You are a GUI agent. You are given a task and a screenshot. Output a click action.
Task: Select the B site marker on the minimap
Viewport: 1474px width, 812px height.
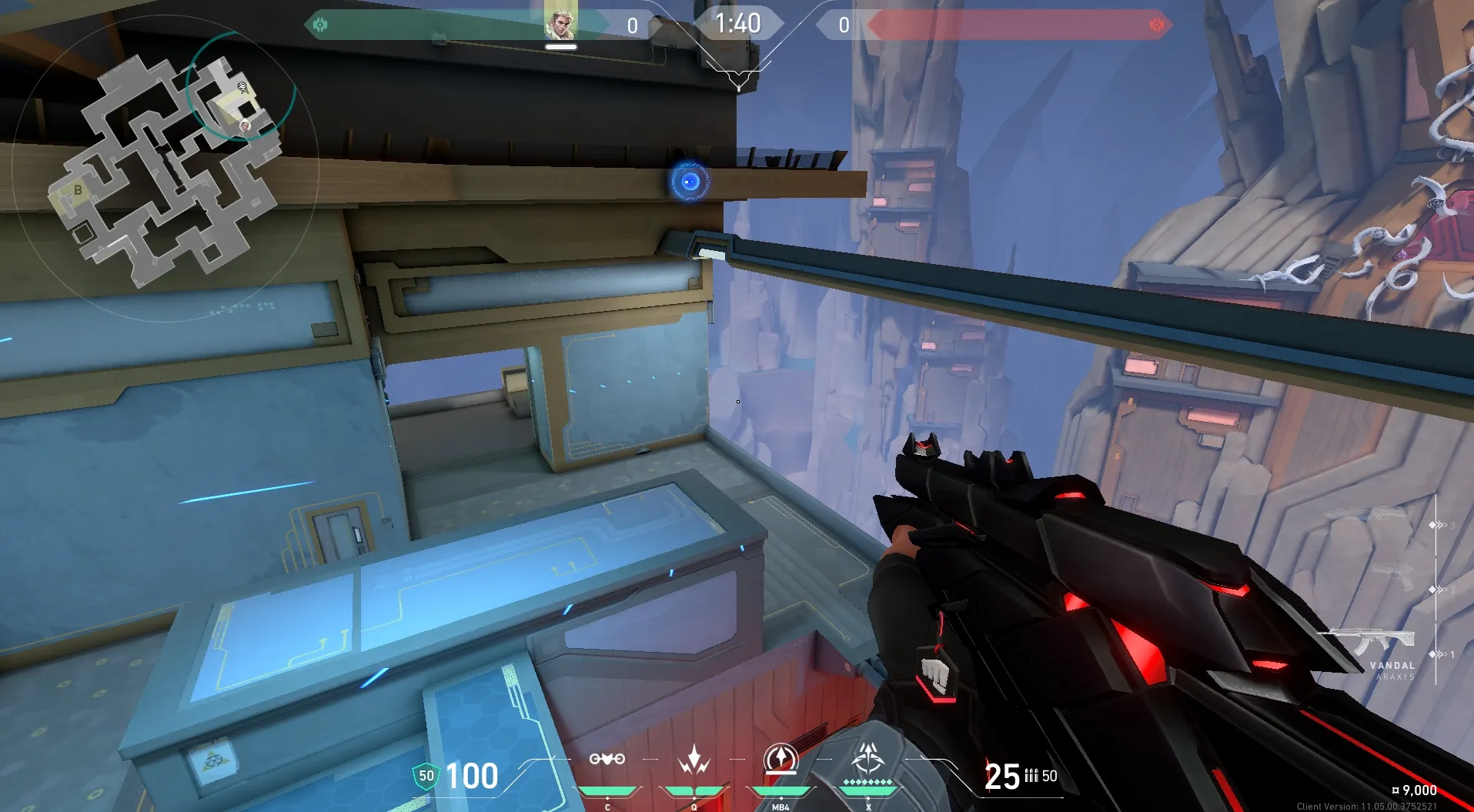click(x=78, y=190)
